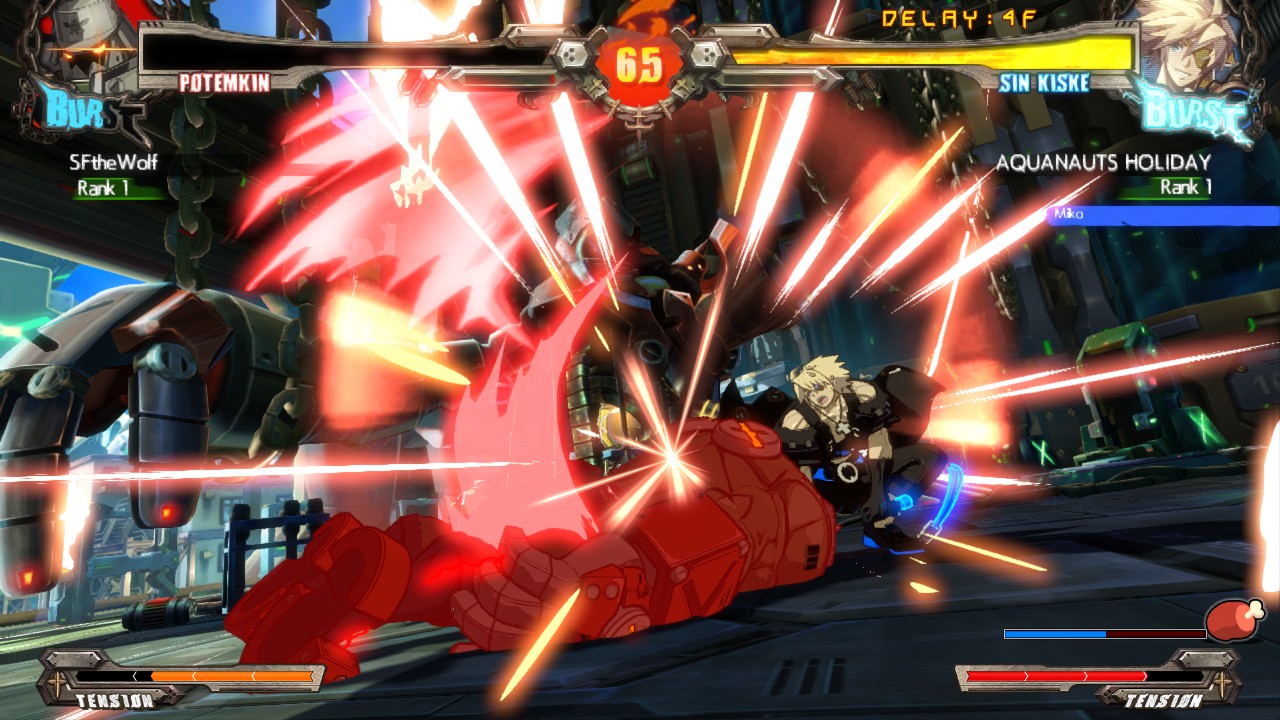
Task: Select Potemkin's Burst icon
Action: (x=82, y=112)
